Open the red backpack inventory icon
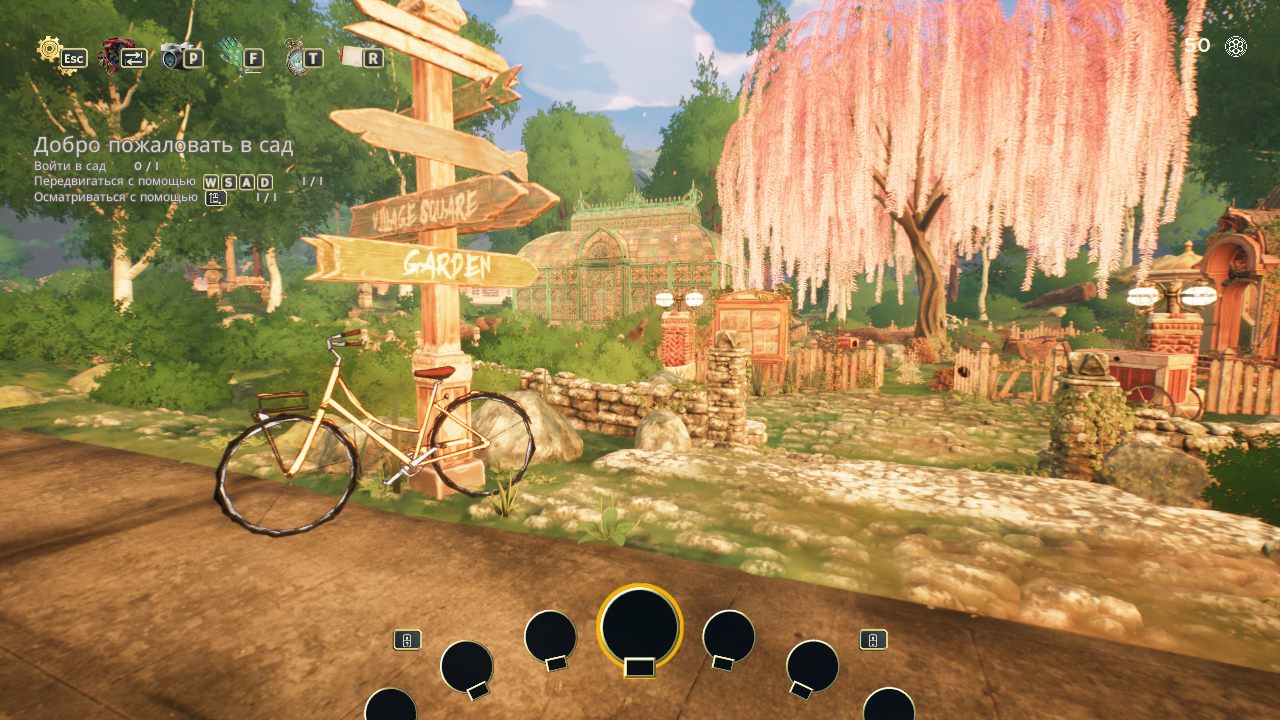The image size is (1280, 720). tap(114, 54)
